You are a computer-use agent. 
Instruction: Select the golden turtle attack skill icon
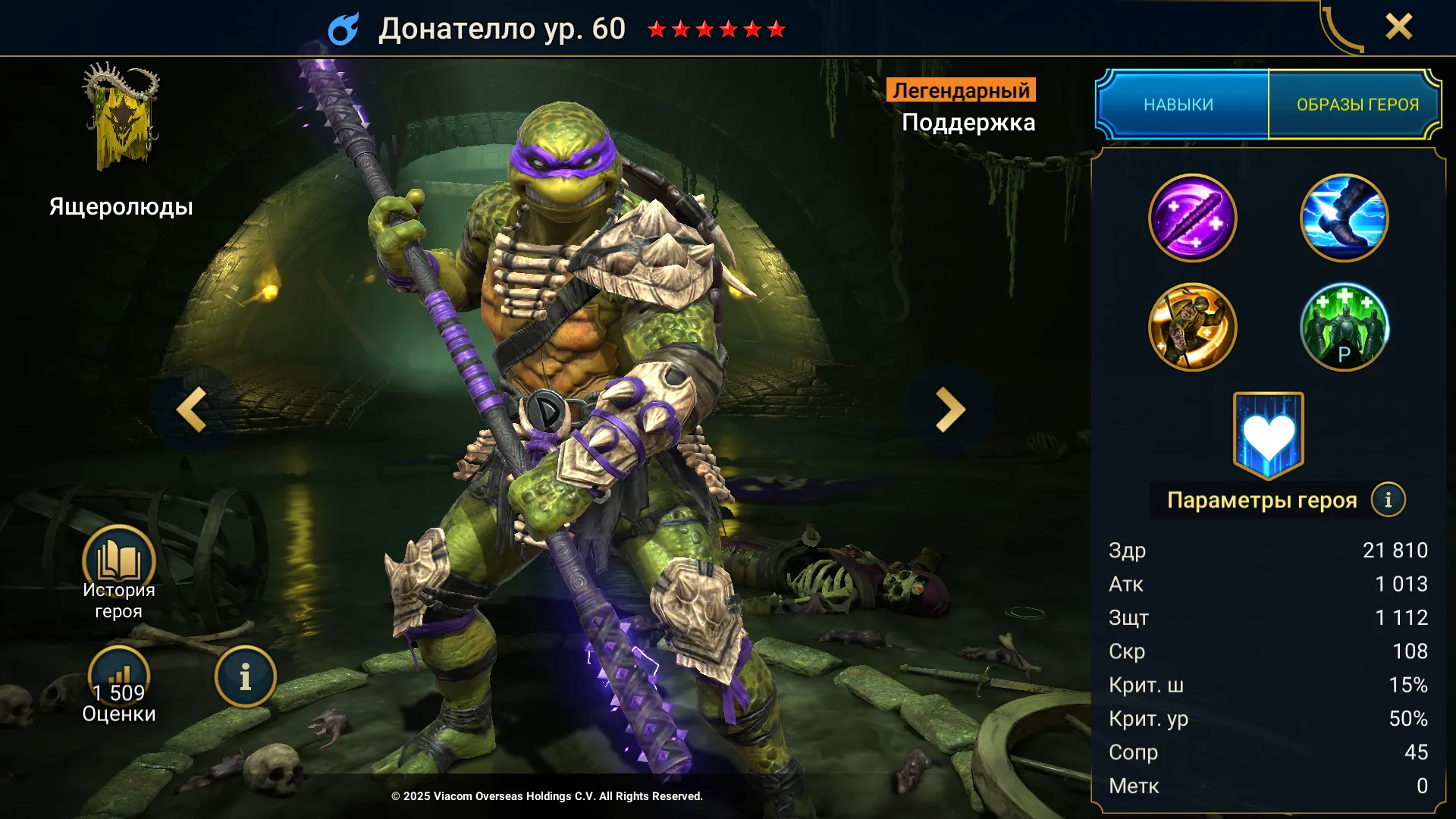[x=1192, y=327]
